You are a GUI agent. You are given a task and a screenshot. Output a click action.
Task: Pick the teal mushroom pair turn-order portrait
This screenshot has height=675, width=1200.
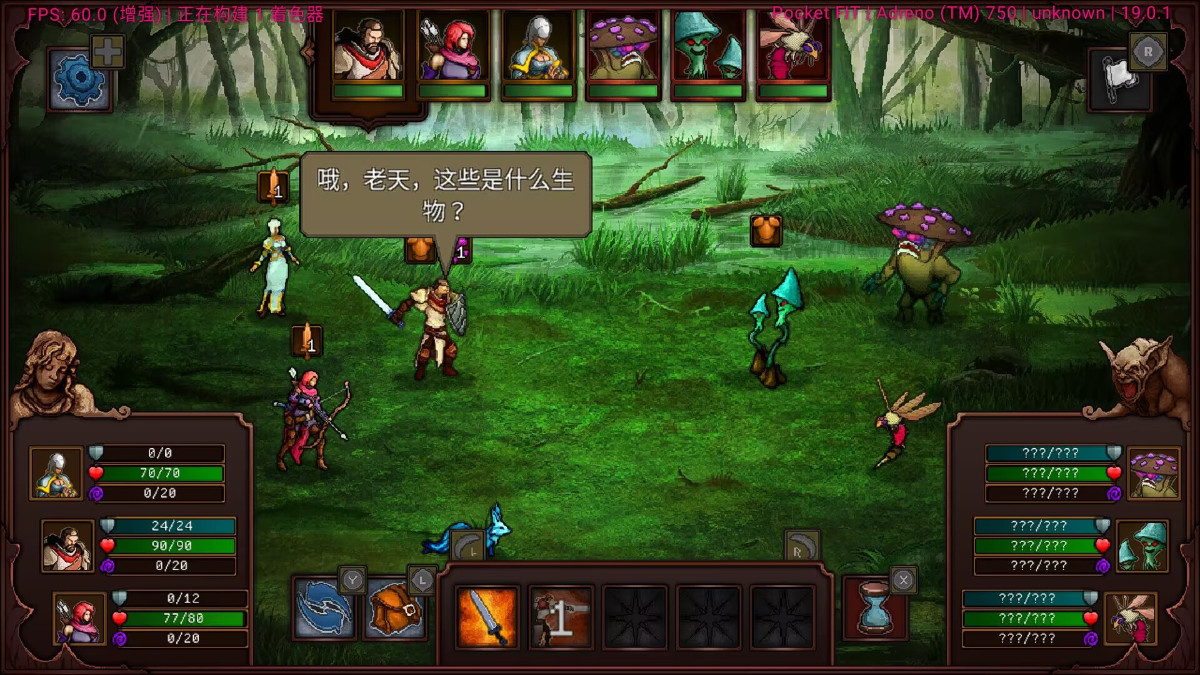click(x=708, y=47)
